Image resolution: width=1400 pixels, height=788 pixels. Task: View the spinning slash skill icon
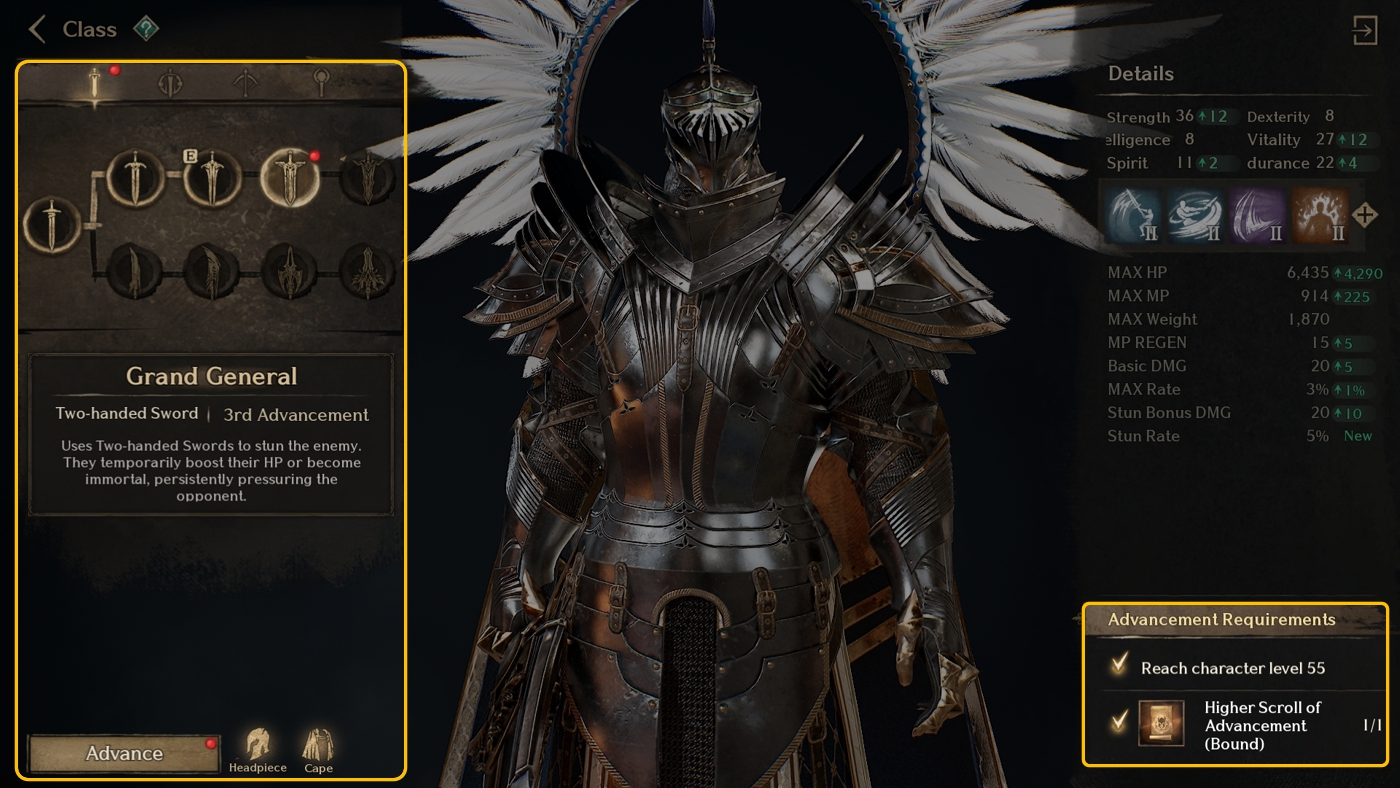pyautogui.click(x=1196, y=215)
